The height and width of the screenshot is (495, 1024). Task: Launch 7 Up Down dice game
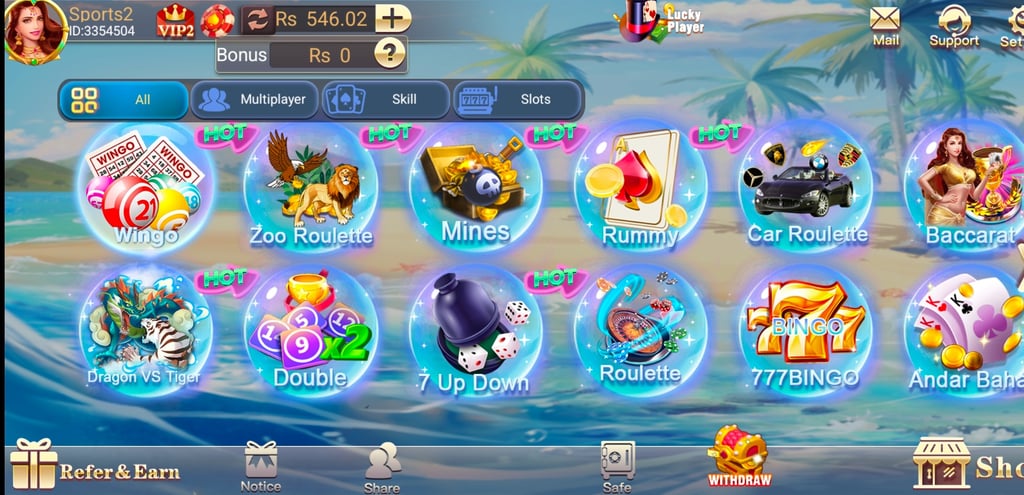[x=475, y=332]
